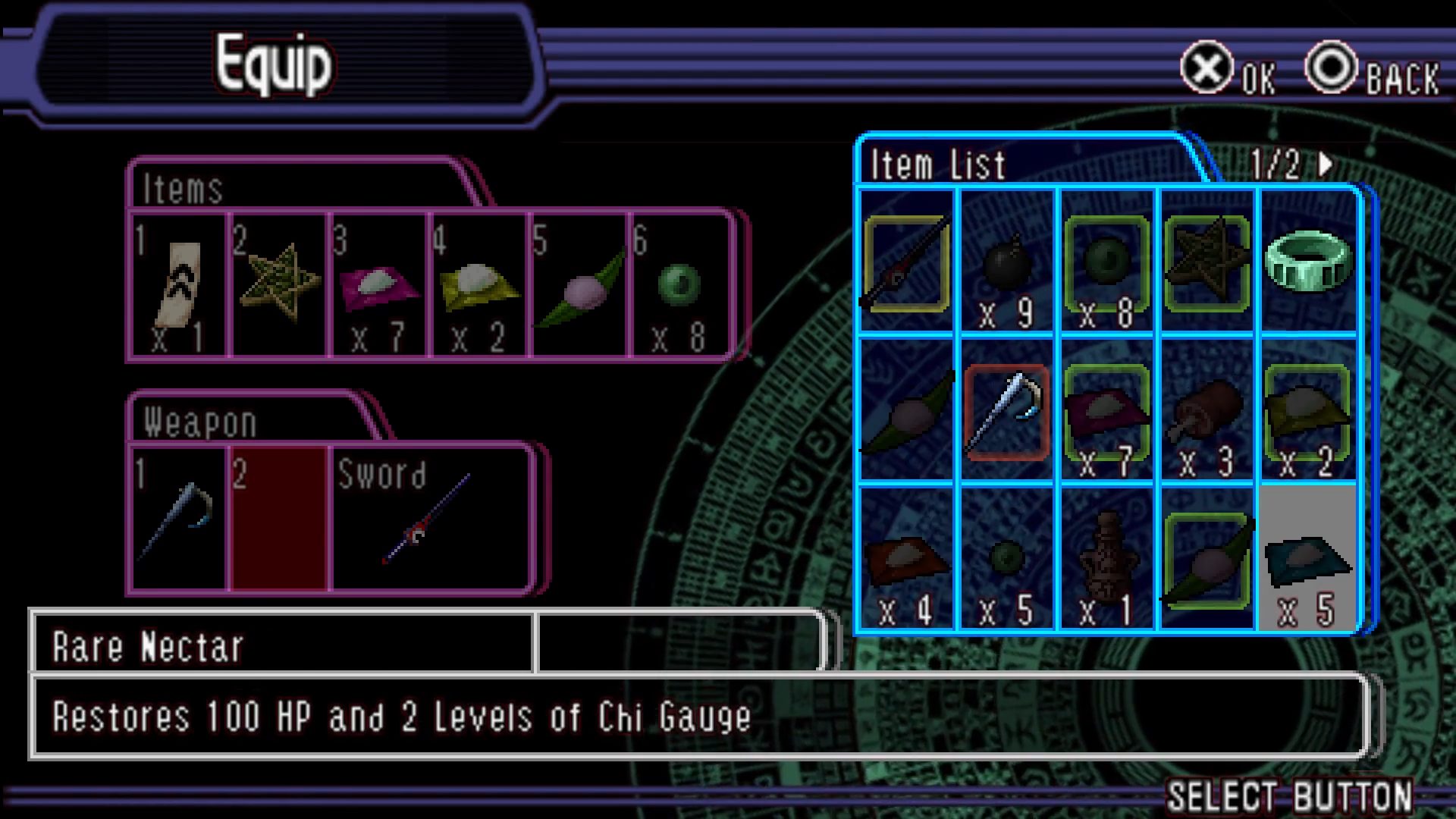This screenshot has width=1456, height=819.
Task: Select the green ring in Item List
Action: pos(1307,261)
